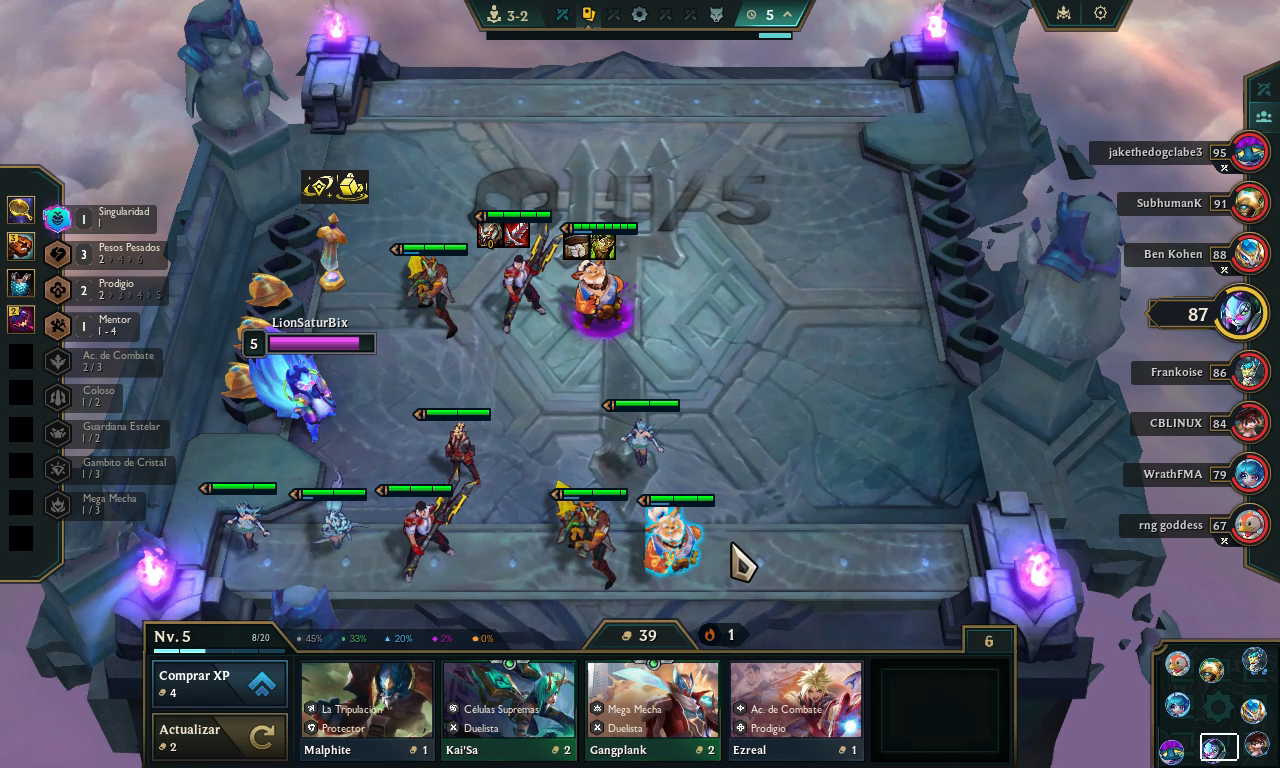Click the minion round marker showing 3-2
This screenshot has height=768, width=1280.
[x=495, y=15]
